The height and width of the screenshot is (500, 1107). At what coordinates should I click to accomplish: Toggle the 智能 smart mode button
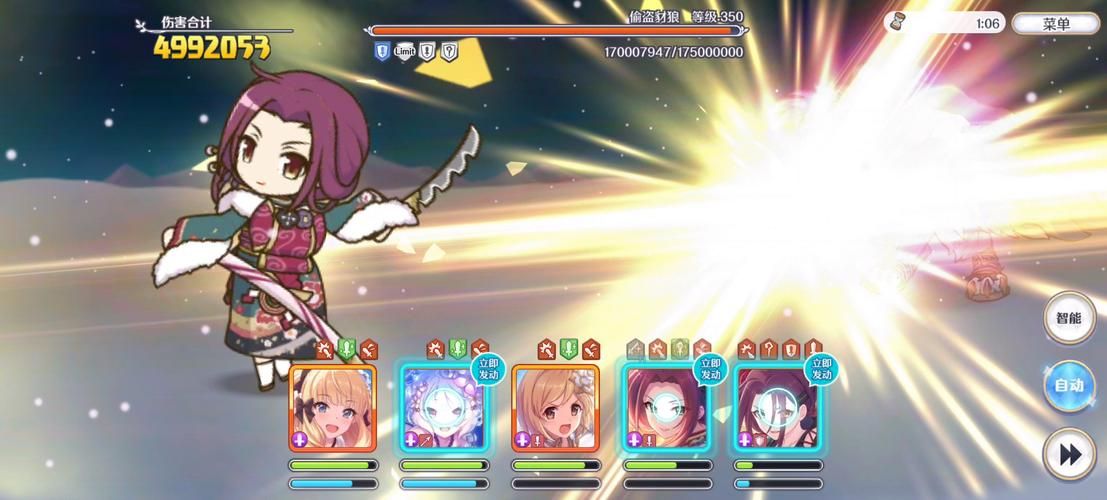1069,319
